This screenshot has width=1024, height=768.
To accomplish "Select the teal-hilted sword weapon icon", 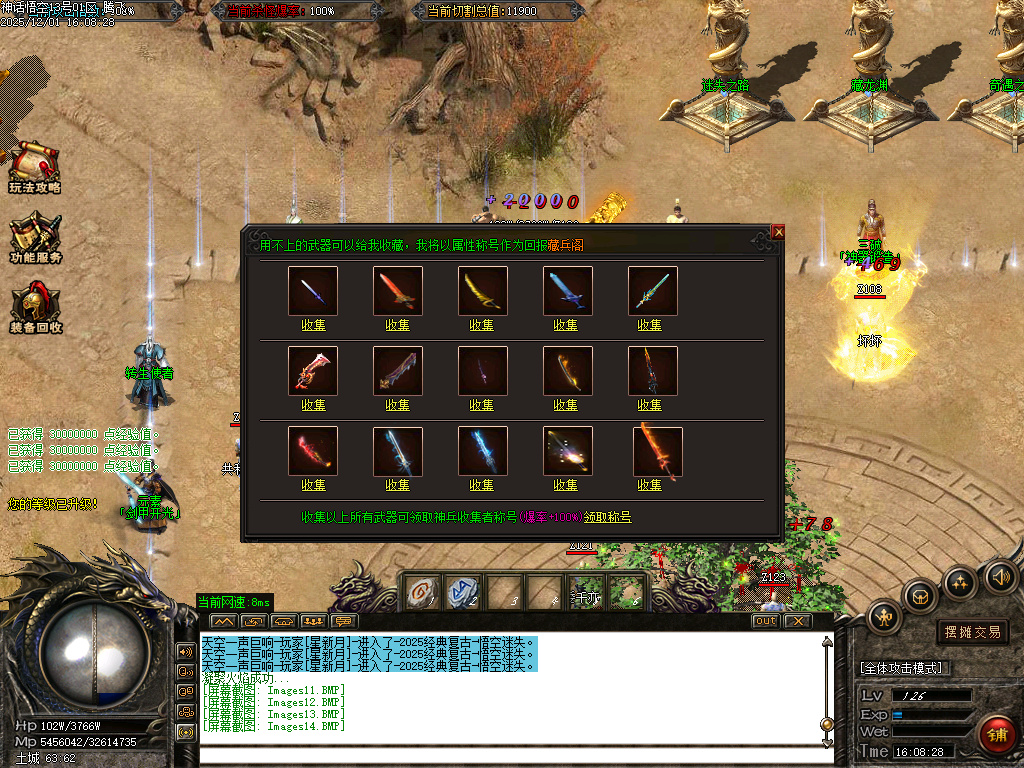I will click(x=650, y=291).
